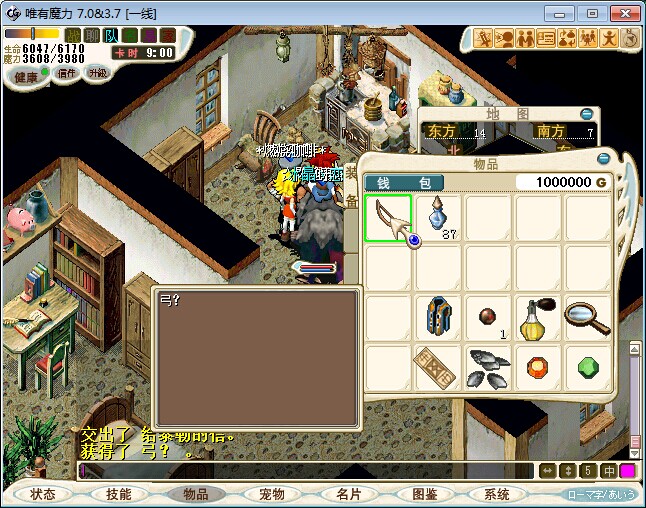Choose the blue armor vest item

438,318
